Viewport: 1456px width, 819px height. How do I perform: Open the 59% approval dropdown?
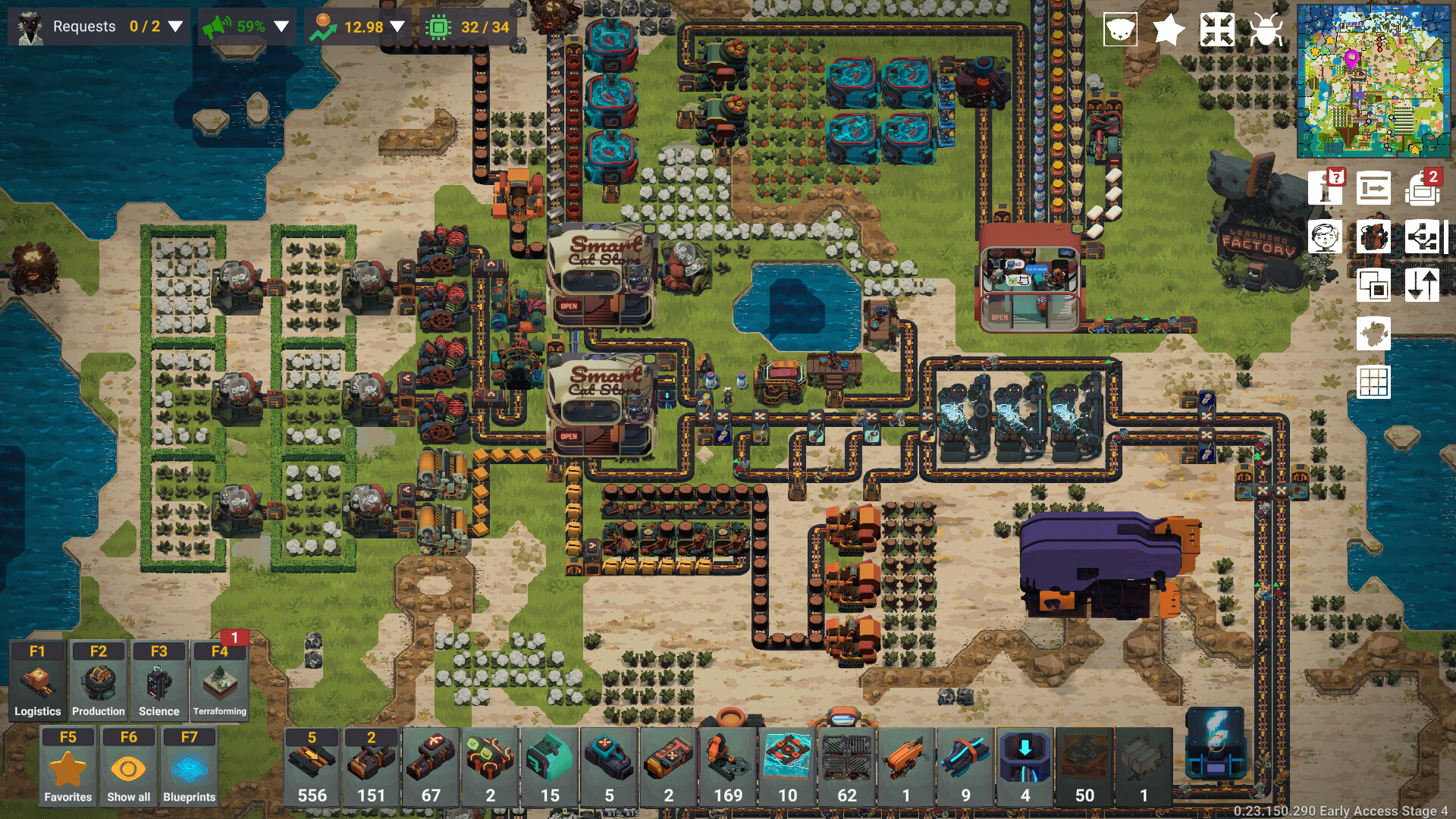[x=282, y=27]
